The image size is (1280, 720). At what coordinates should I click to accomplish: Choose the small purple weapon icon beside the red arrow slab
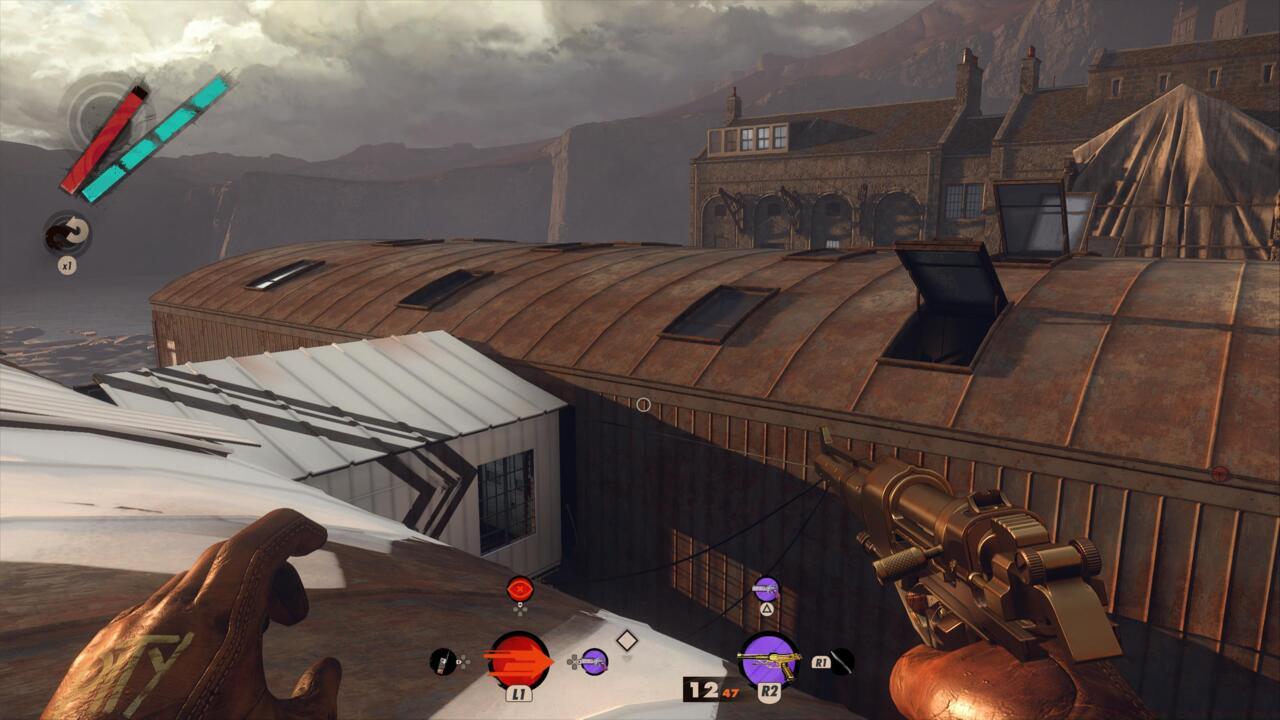(594, 661)
